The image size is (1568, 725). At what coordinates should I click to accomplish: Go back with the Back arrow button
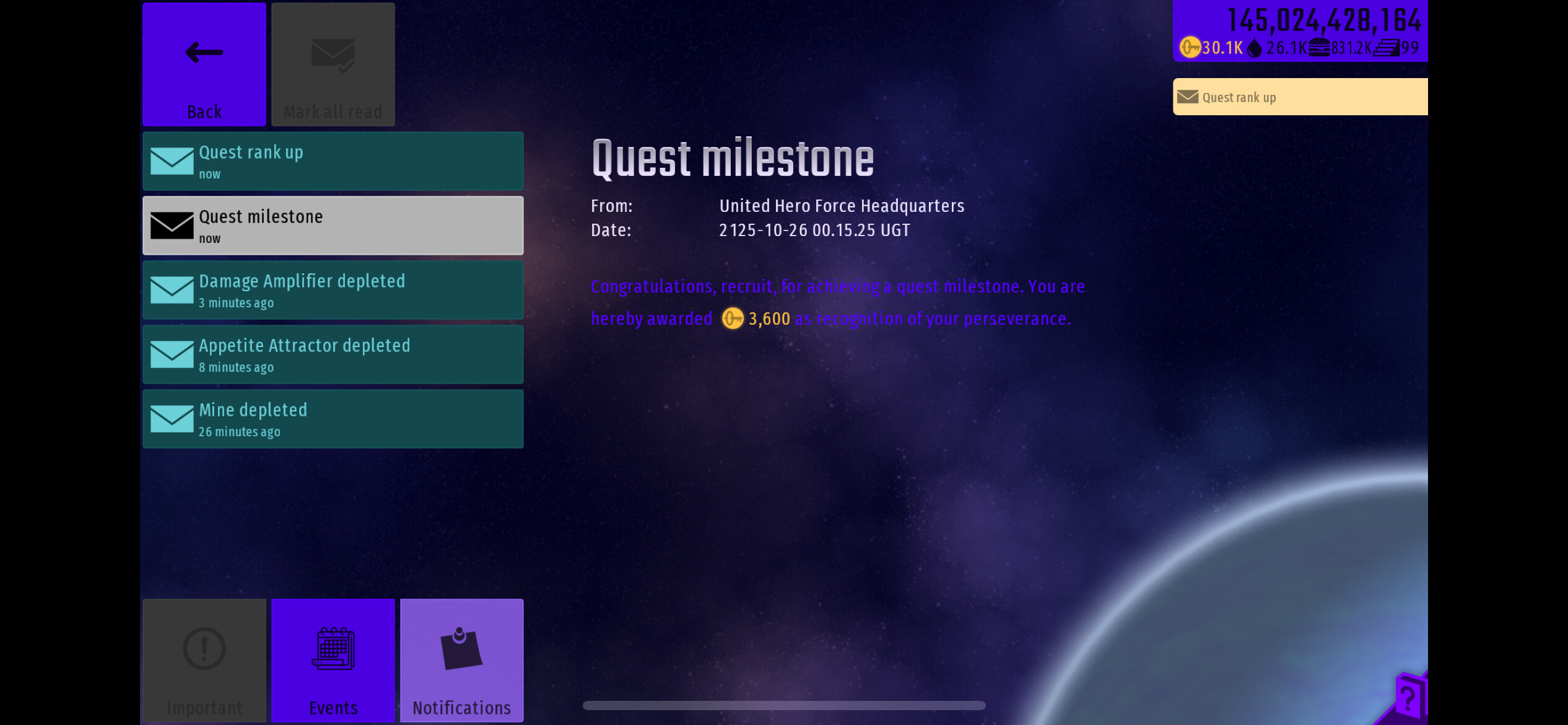tap(204, 64)
